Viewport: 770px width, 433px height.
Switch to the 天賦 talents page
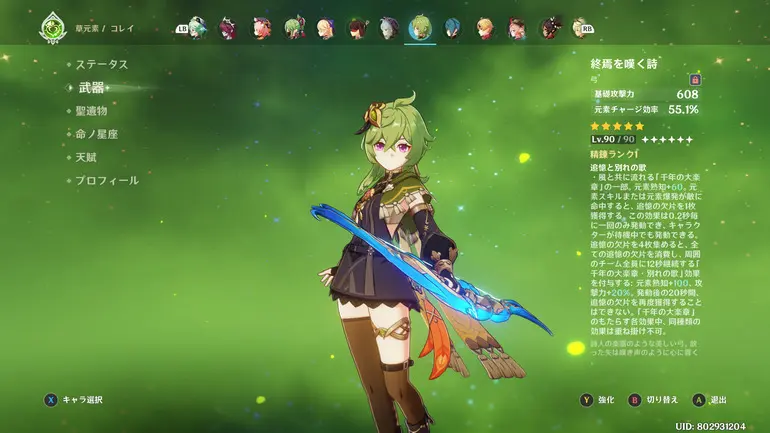[86, 157]
